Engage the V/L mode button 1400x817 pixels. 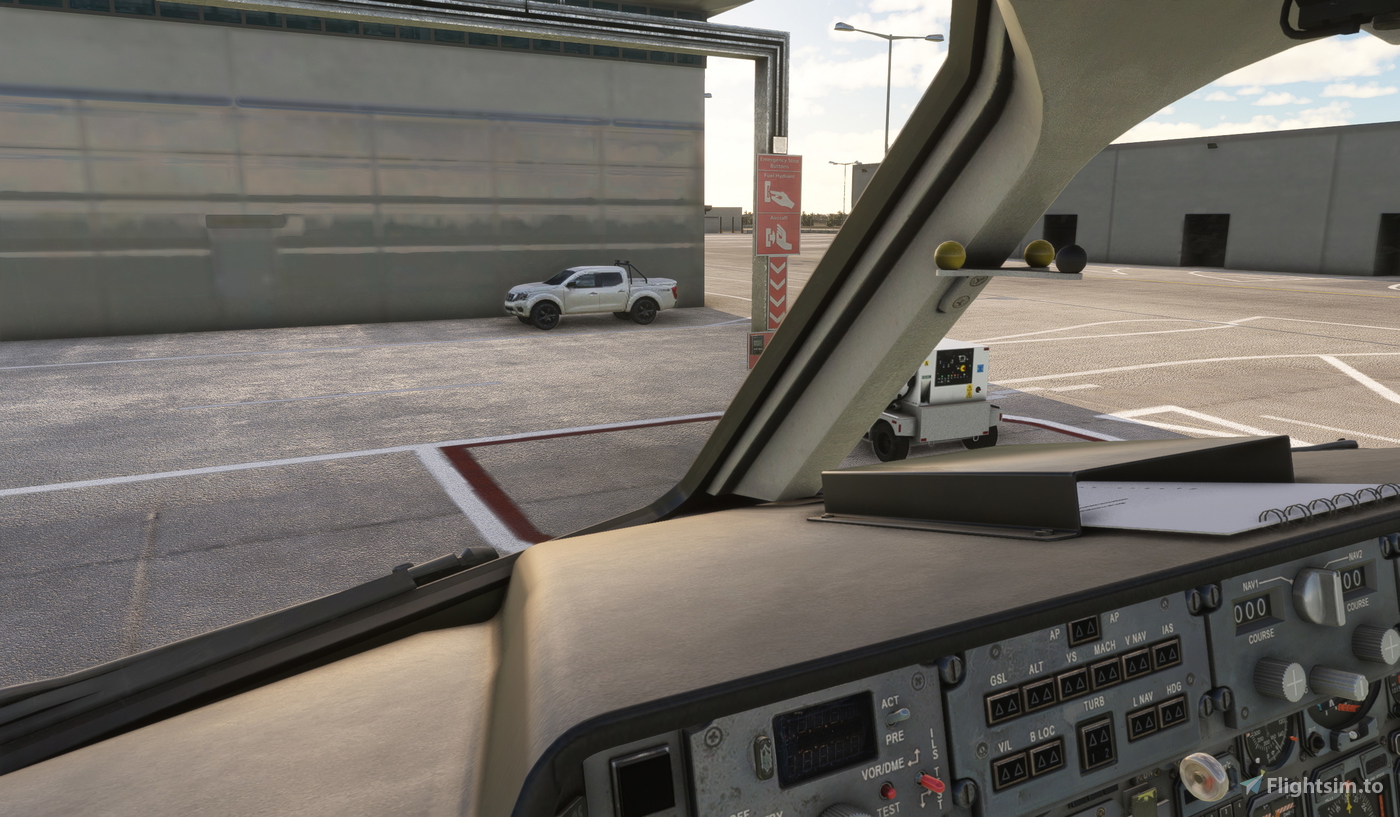click(1009, 770)
